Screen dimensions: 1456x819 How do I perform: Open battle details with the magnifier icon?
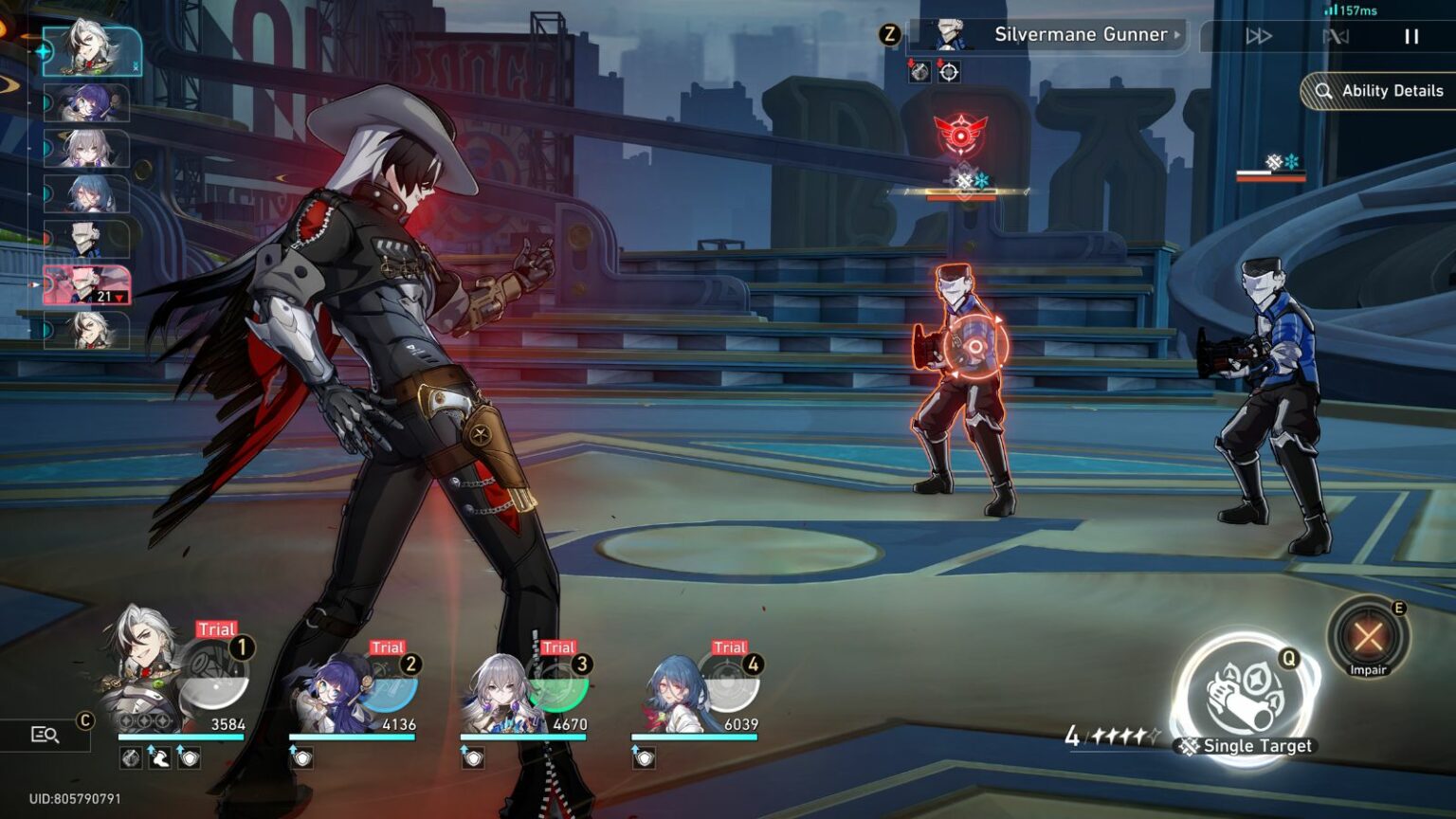pyautogui.click(x=44, y=734)
